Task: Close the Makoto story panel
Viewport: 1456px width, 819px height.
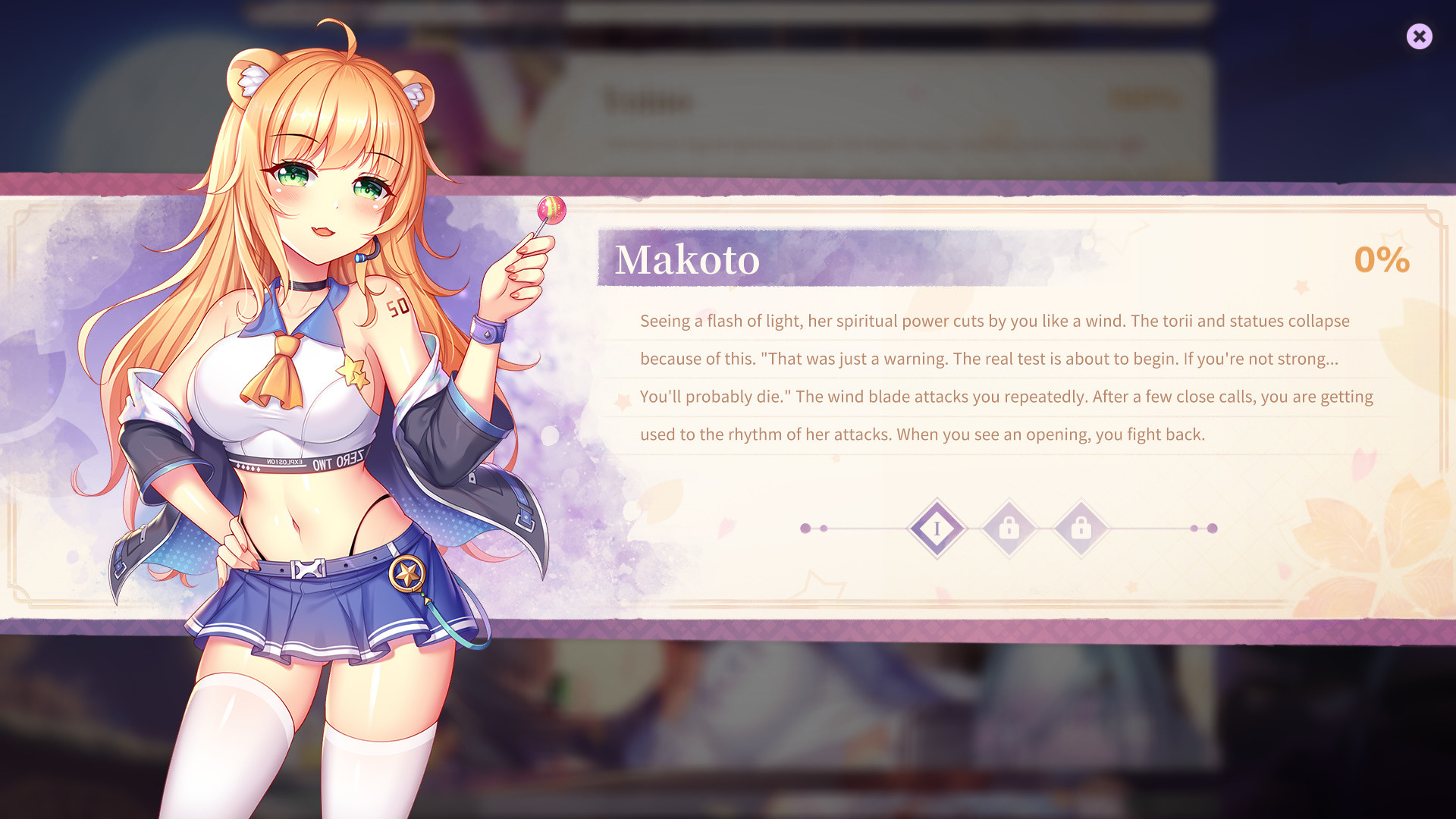Action: click(1420, 36)
